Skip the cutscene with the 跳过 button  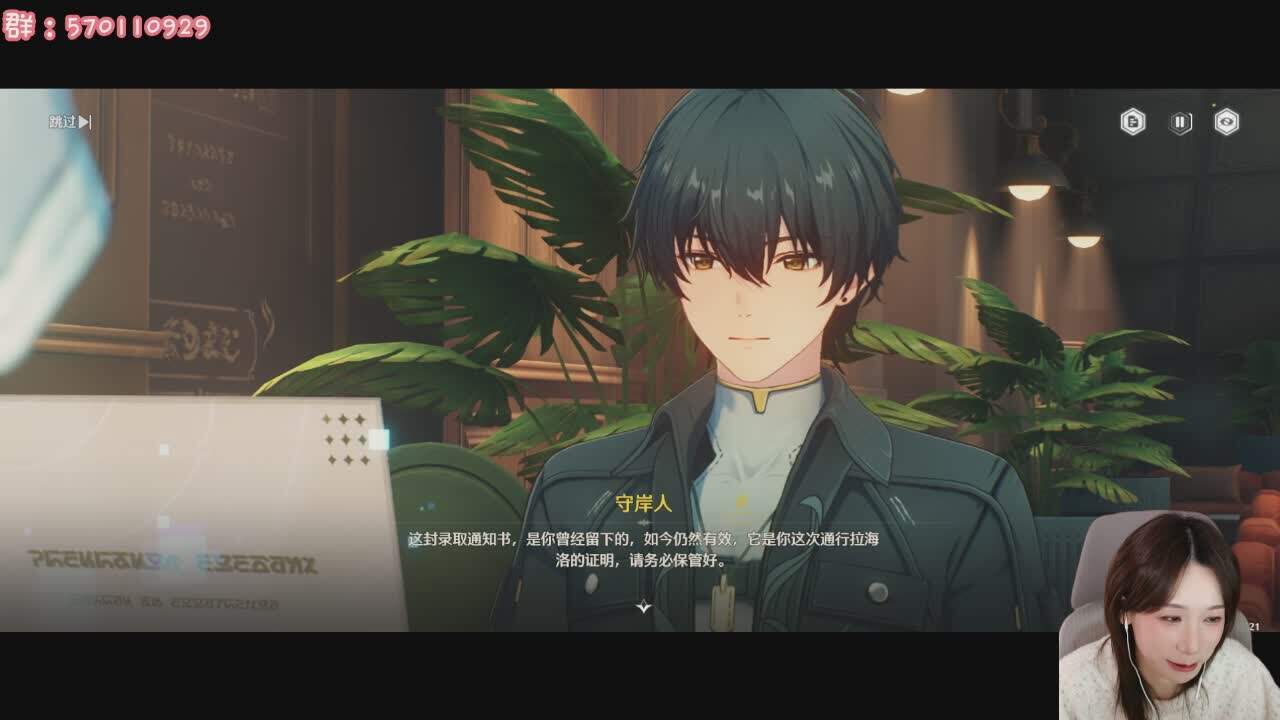click(70, 122)
